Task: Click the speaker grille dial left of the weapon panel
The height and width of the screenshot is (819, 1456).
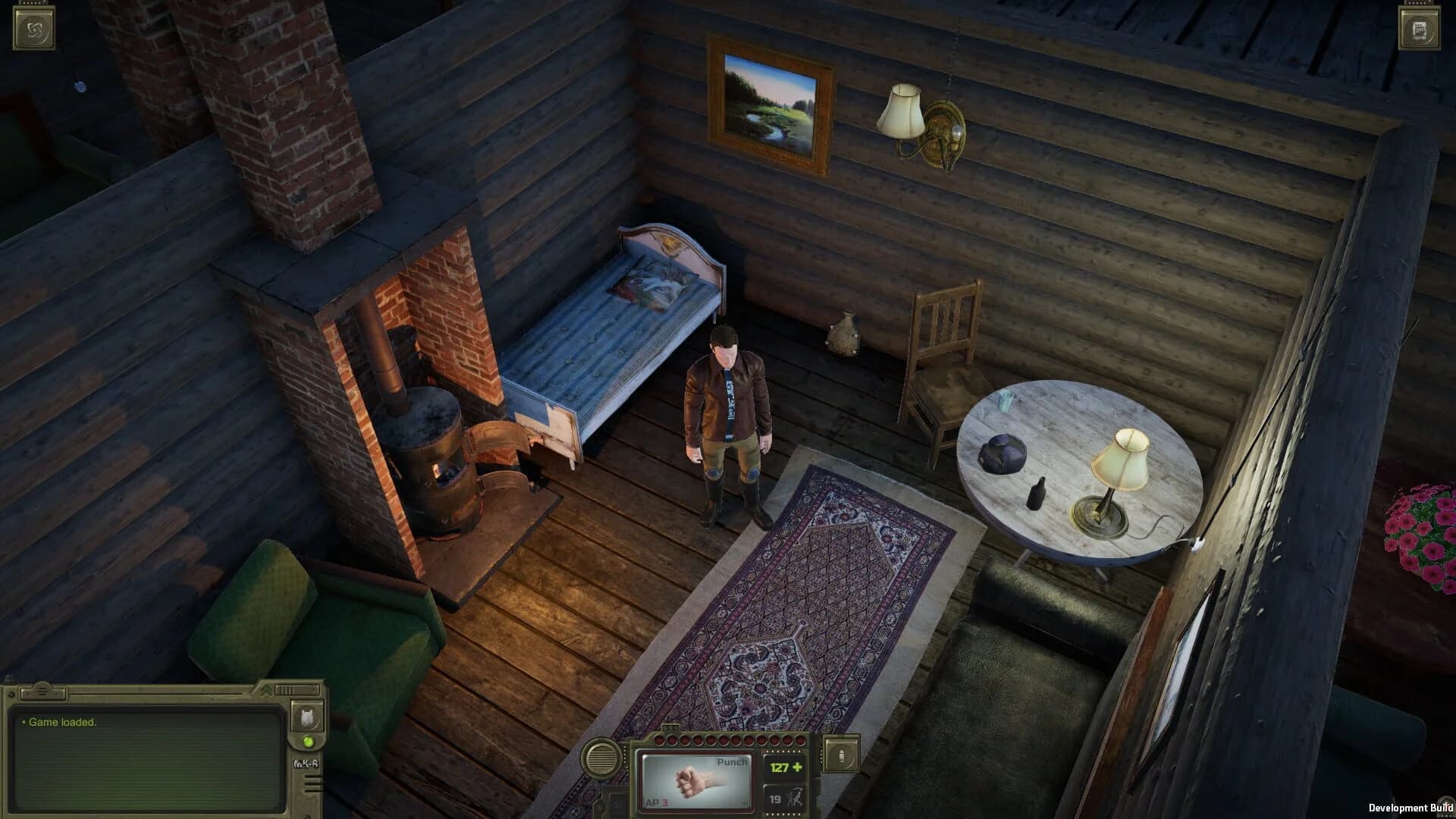Action: [x=601, y=759]
